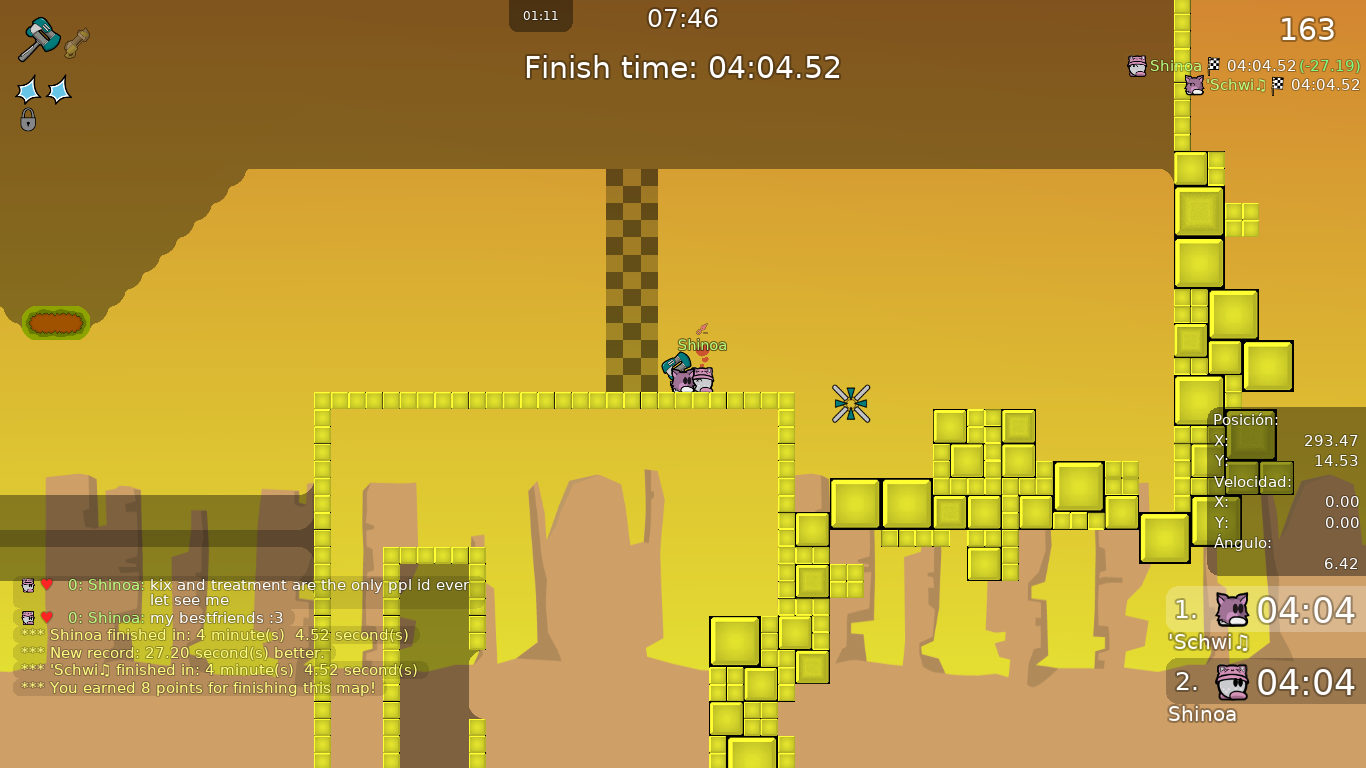
Task: Click the padlock status icon
Action: coord(28,120)
